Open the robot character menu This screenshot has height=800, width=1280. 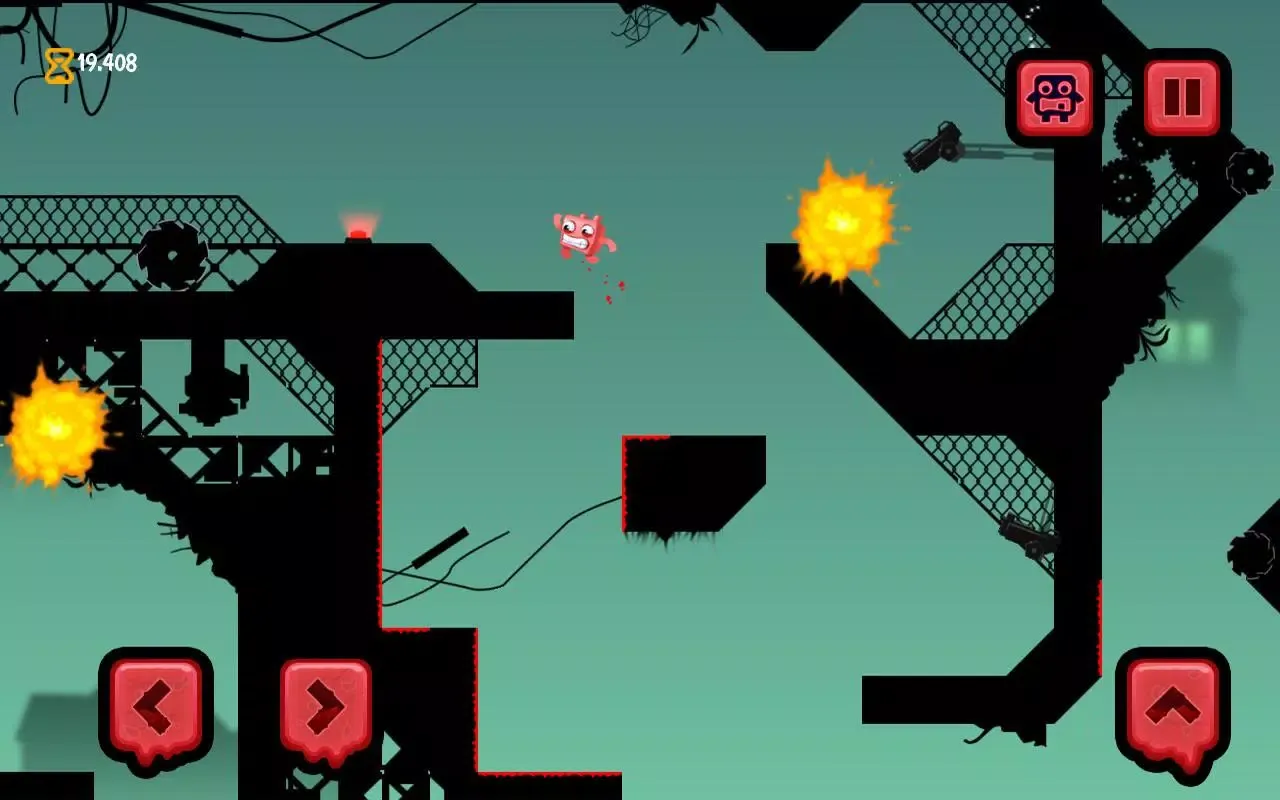(1056, 97)
